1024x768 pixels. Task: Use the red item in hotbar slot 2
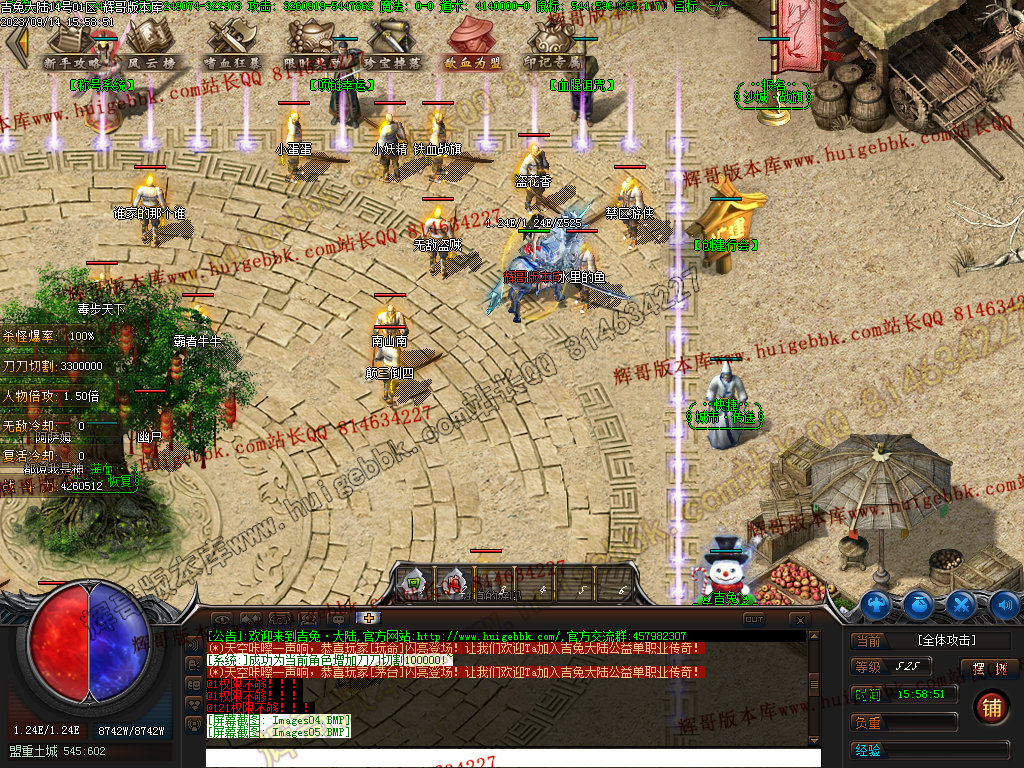point(454,582)
